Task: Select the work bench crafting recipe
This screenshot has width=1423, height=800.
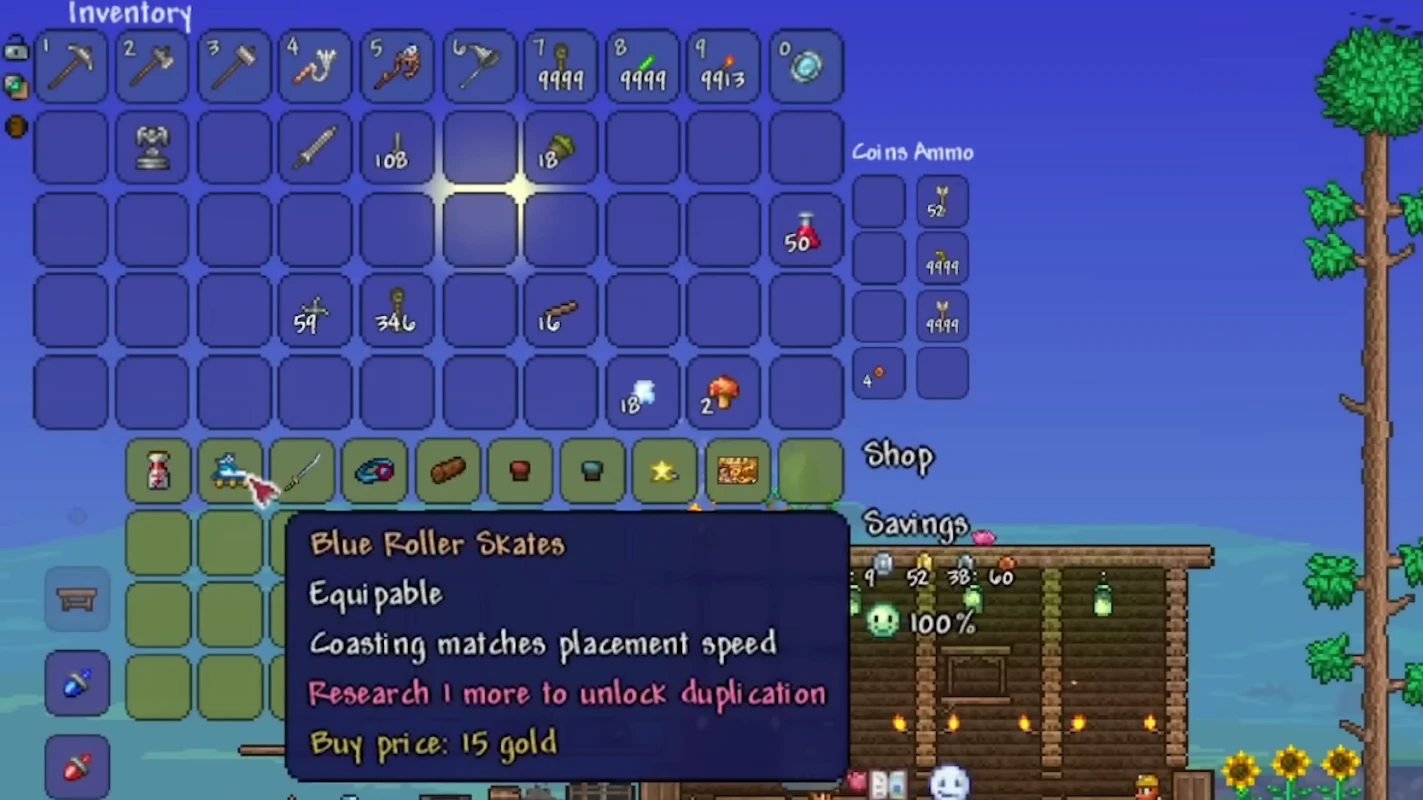Action: click(x=77, y=600)
